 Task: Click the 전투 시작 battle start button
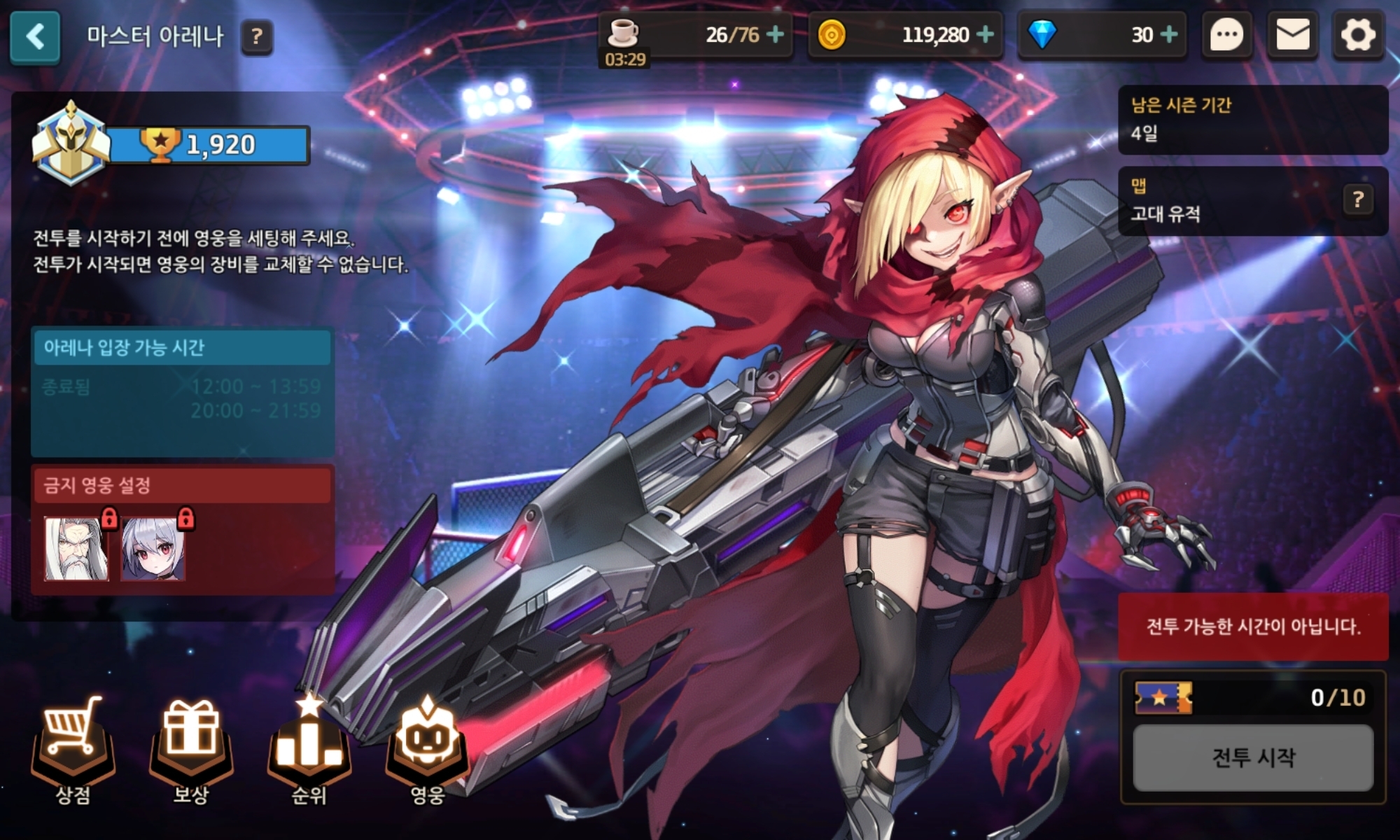(x=1253, y=757)
